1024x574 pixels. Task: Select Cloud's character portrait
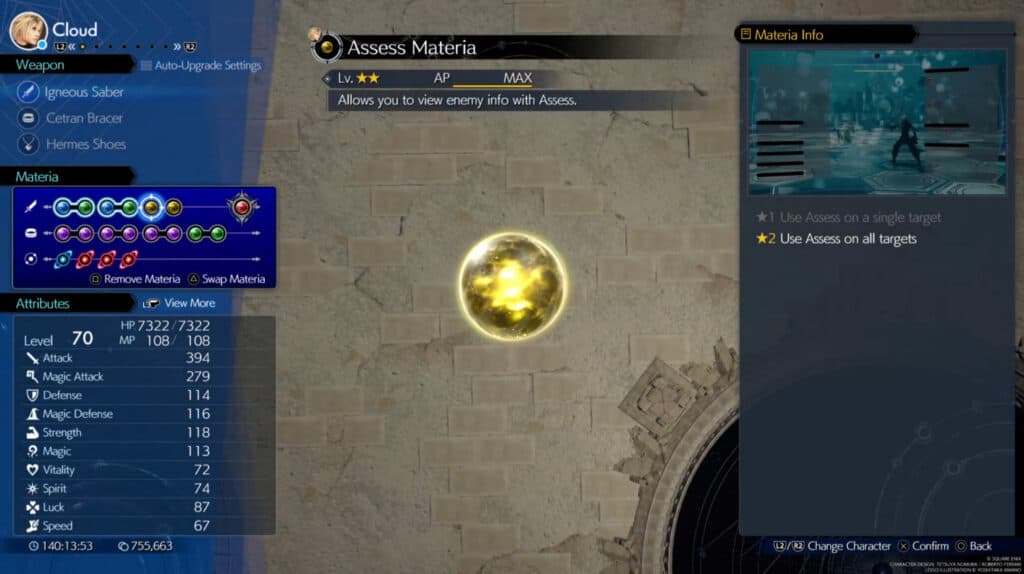[x=28, y=30]
